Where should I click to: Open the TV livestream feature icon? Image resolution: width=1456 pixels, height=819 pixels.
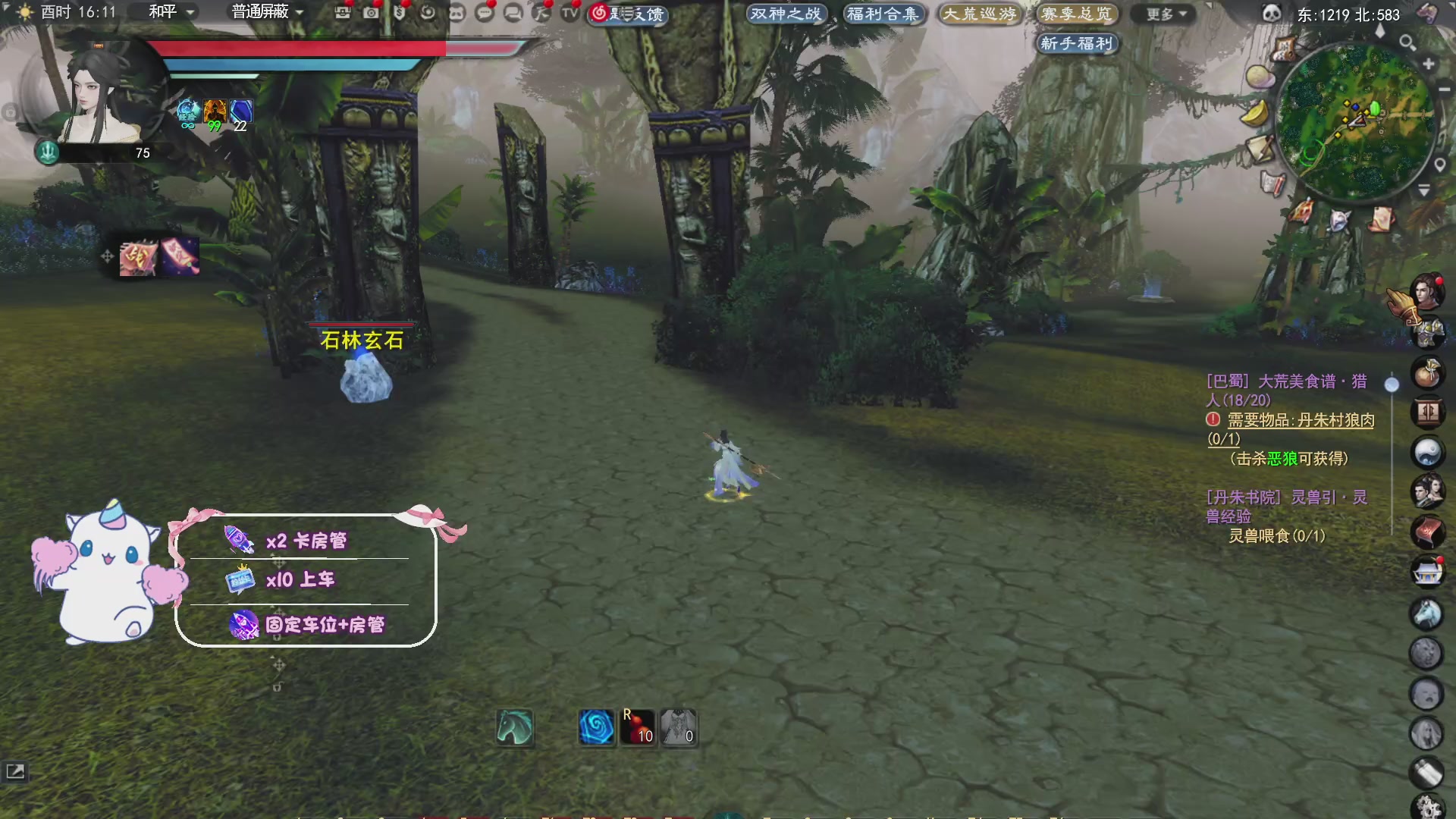pos(571,14)
